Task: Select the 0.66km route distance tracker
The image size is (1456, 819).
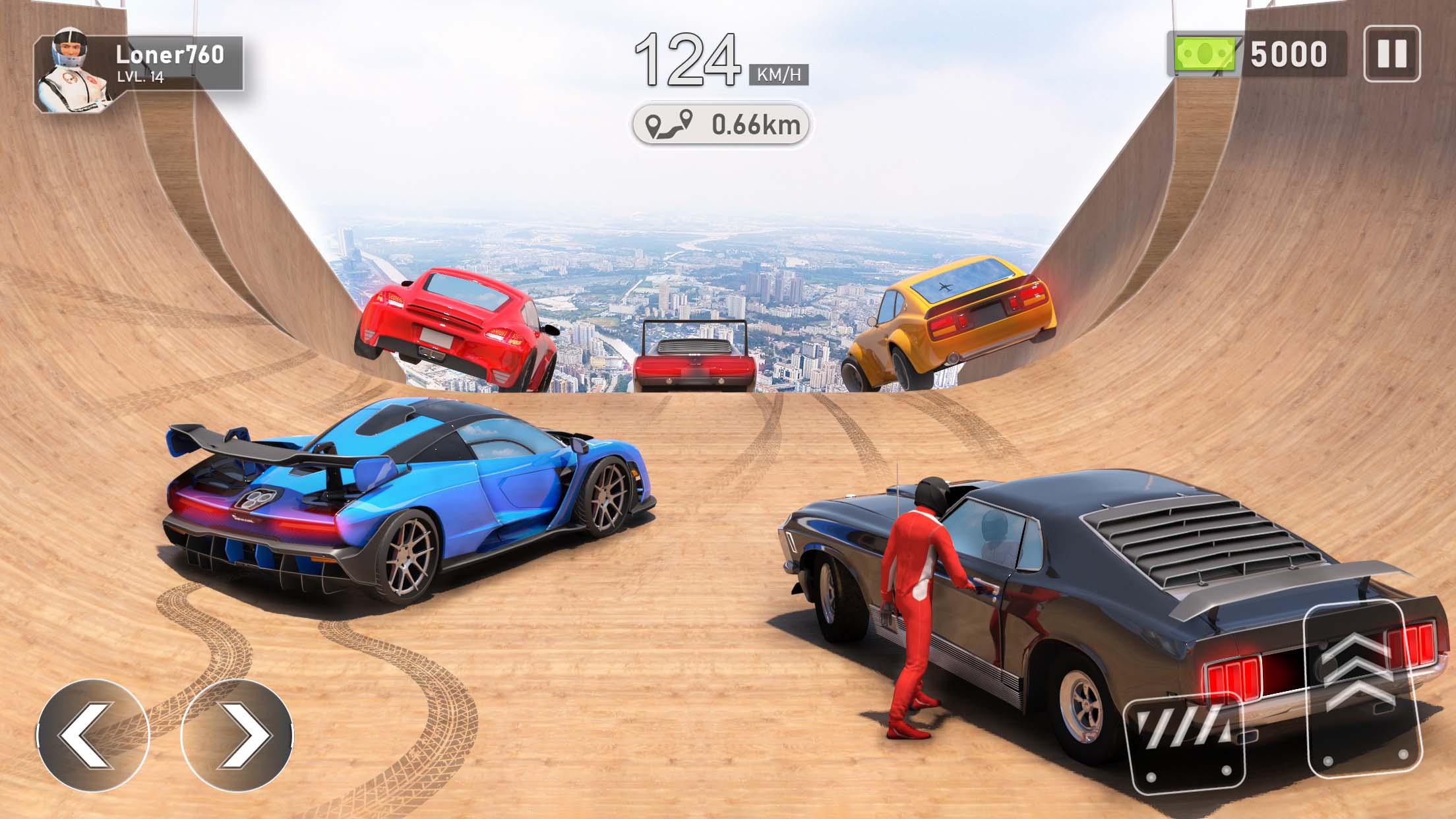Action: (721, 124)
